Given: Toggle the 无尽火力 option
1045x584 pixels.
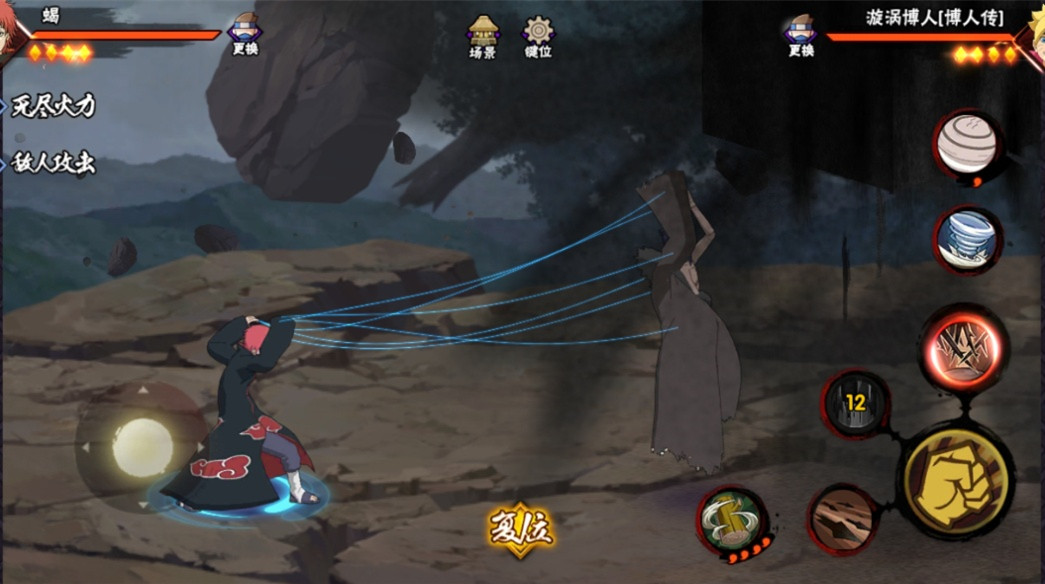Looking at the screenshot, I should point(52,106).
